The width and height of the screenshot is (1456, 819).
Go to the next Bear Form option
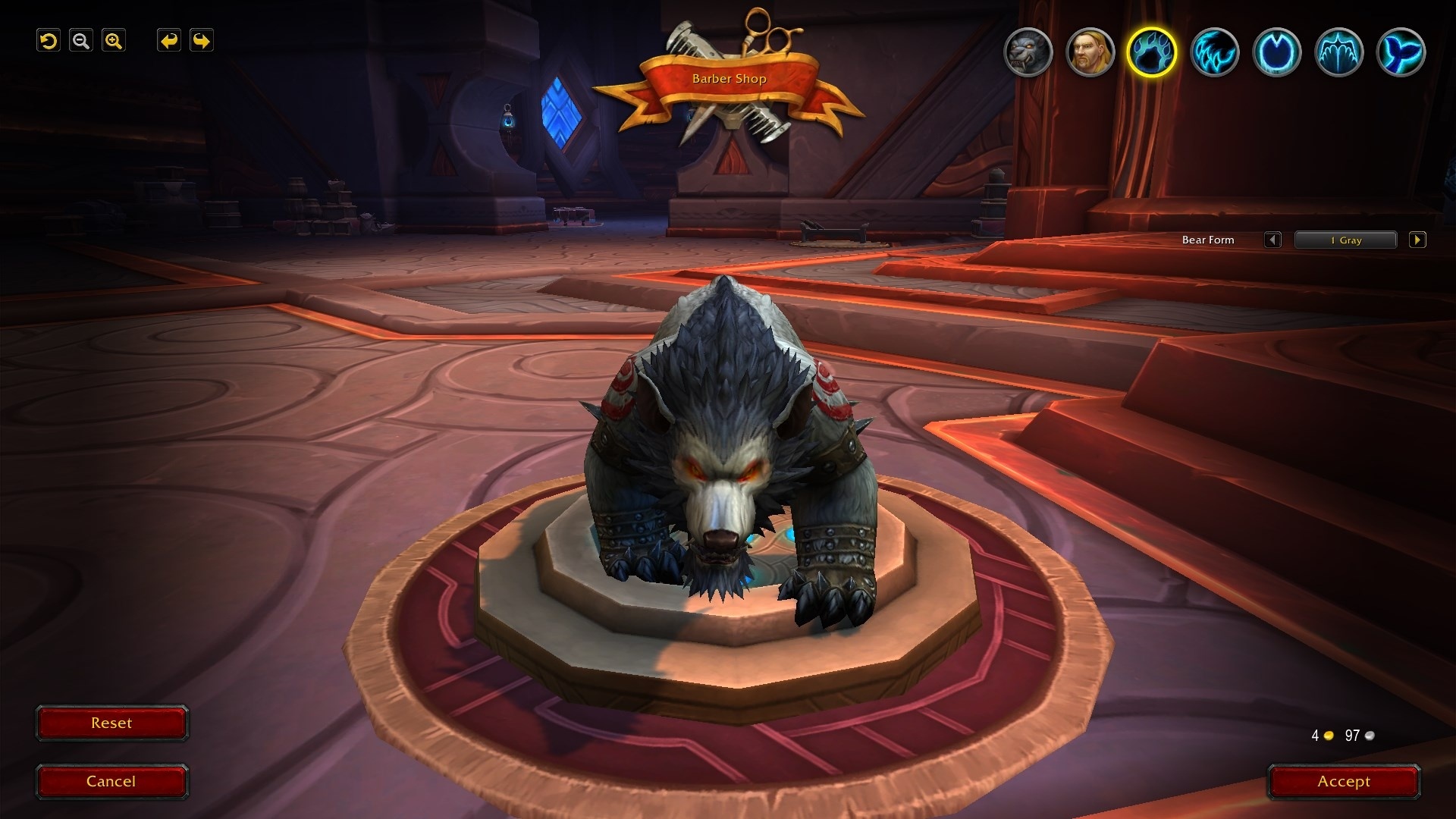[x=1417, y=240]
